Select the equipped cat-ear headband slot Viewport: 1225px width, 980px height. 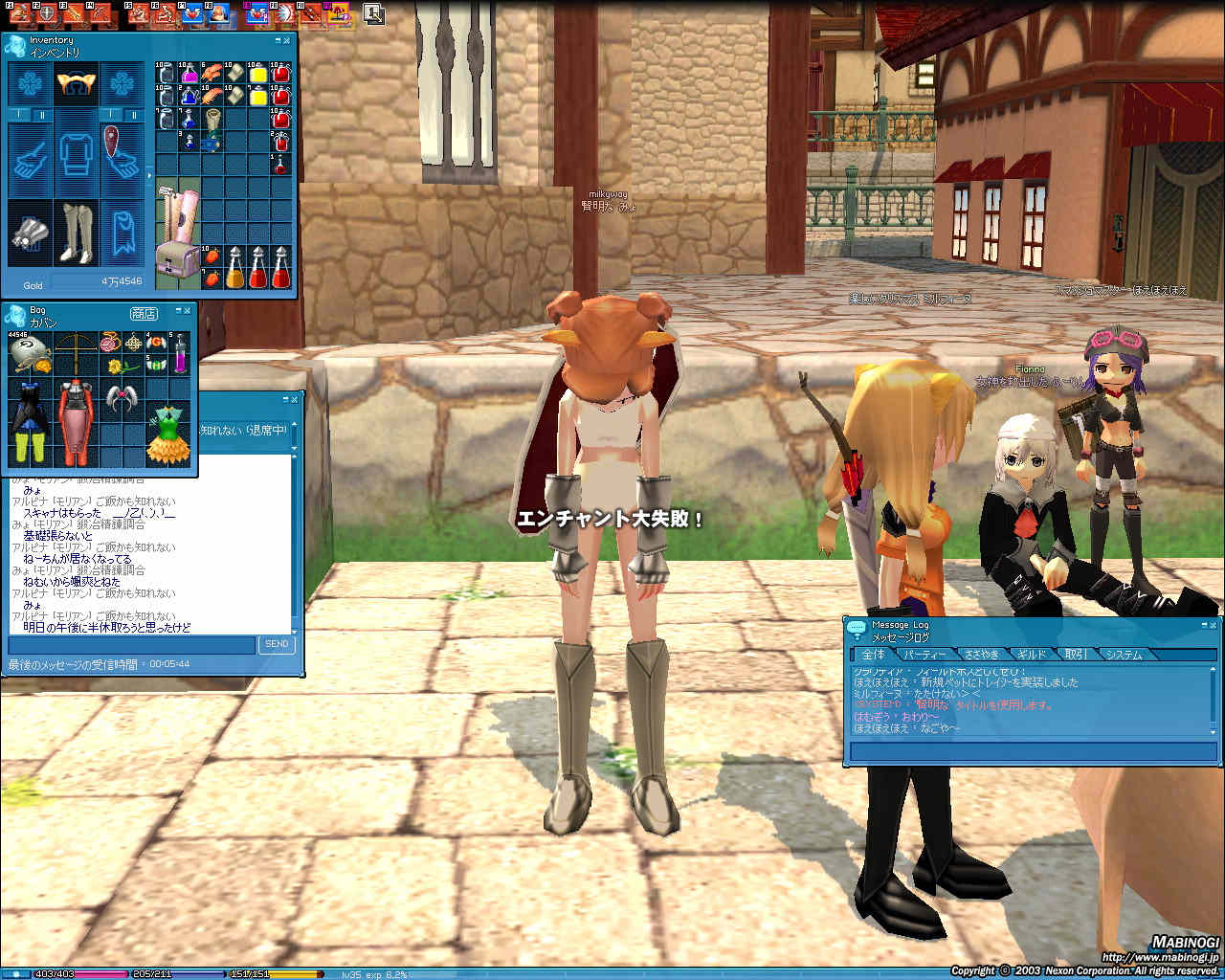[77, 84]
